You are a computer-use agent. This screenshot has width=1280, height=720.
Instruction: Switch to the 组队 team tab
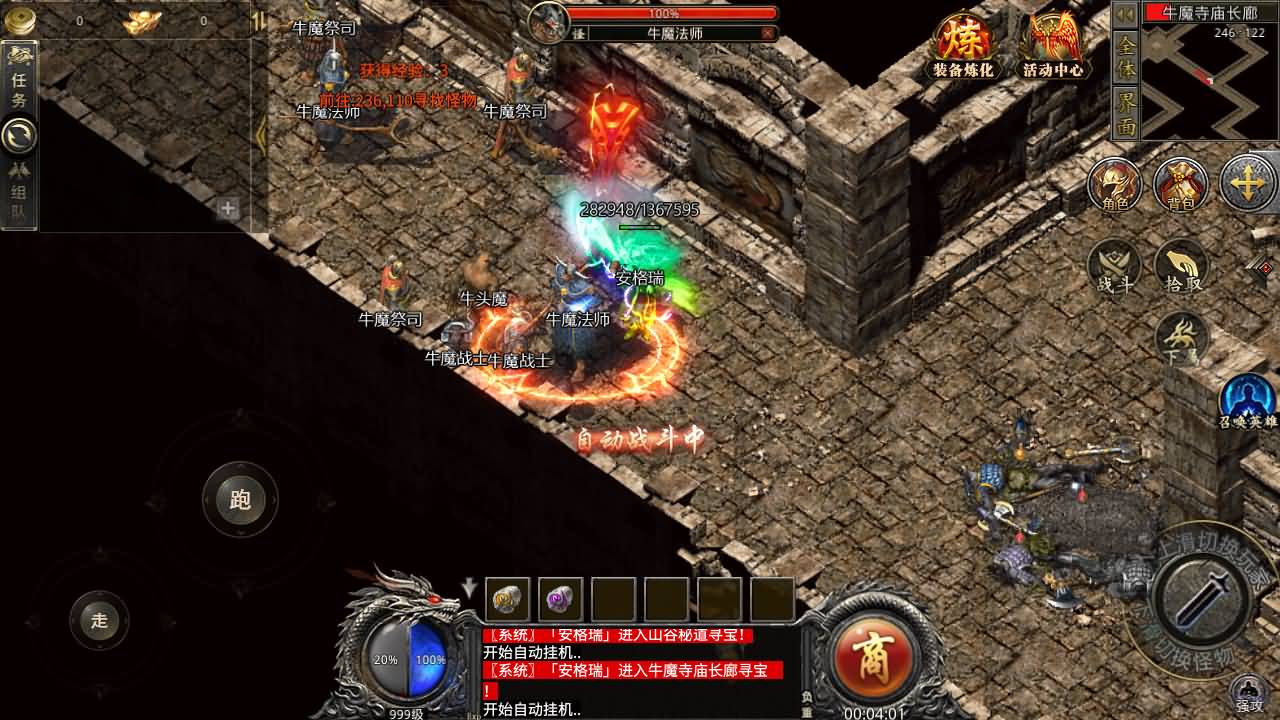pos(19,194)
